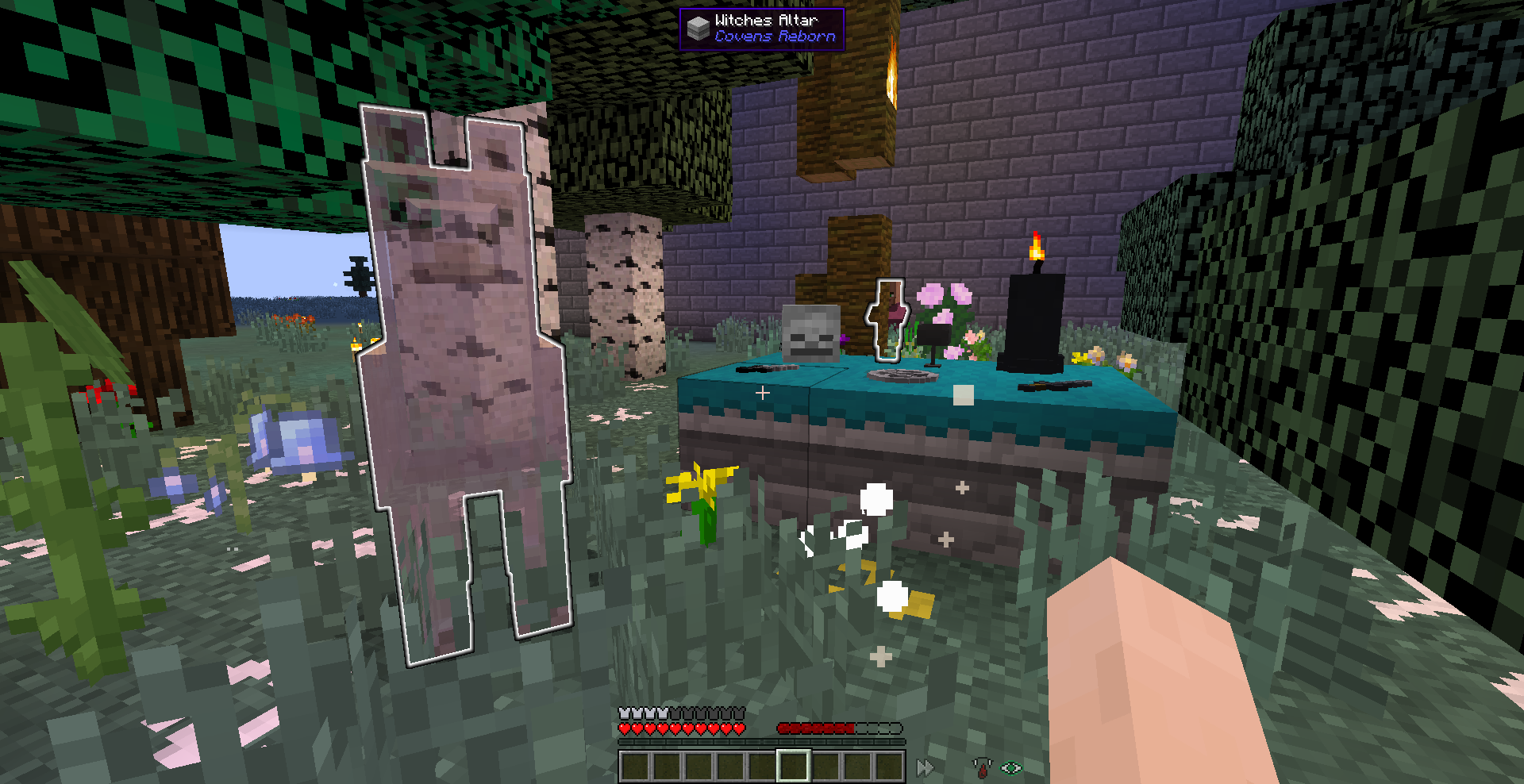Select the eye indicator beside the hotbar
The height and width of the screenshot is (784, 1524).
coord(1010,767)
